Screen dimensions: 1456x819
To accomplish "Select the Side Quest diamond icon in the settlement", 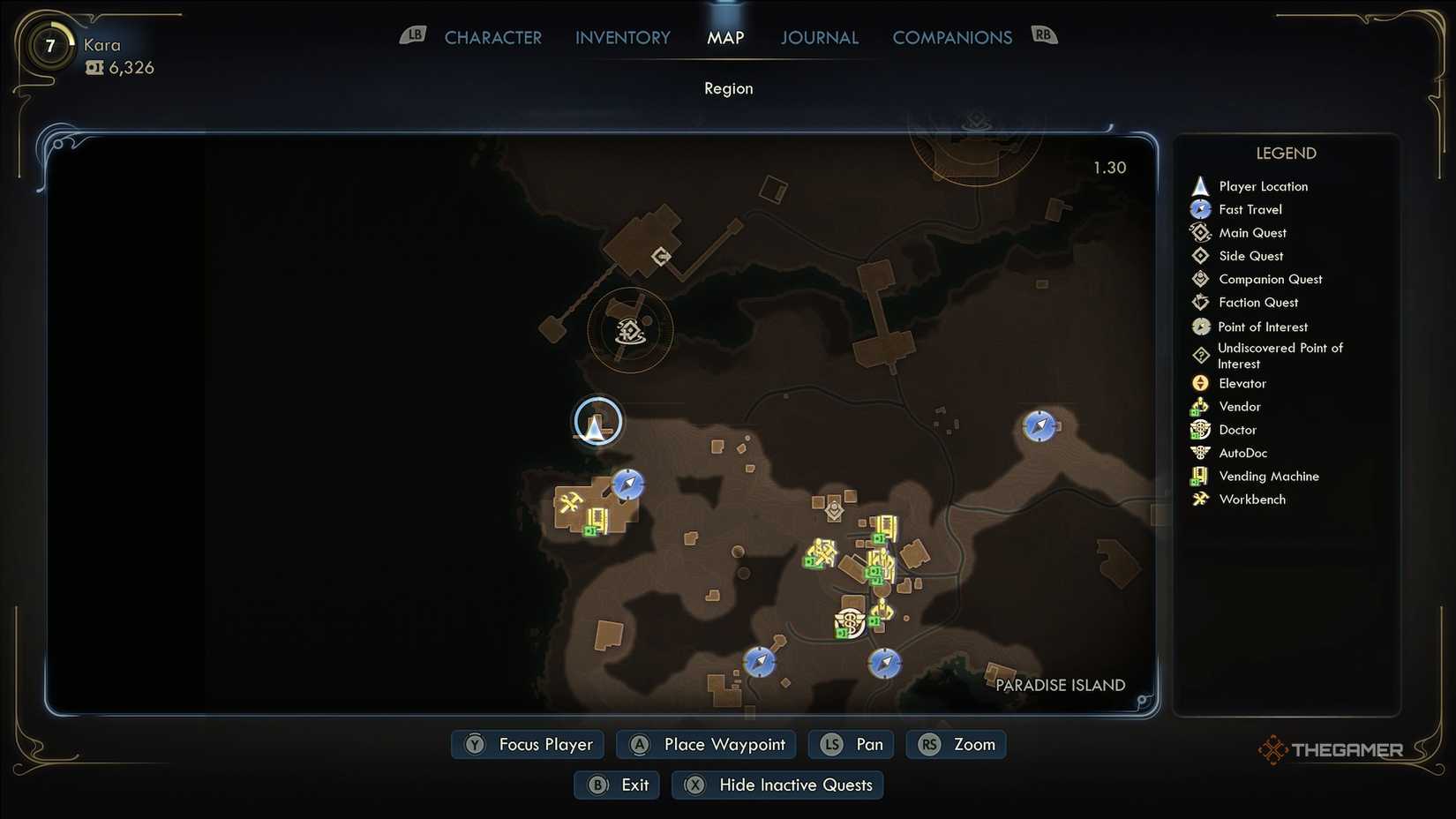I will point(833,509).
